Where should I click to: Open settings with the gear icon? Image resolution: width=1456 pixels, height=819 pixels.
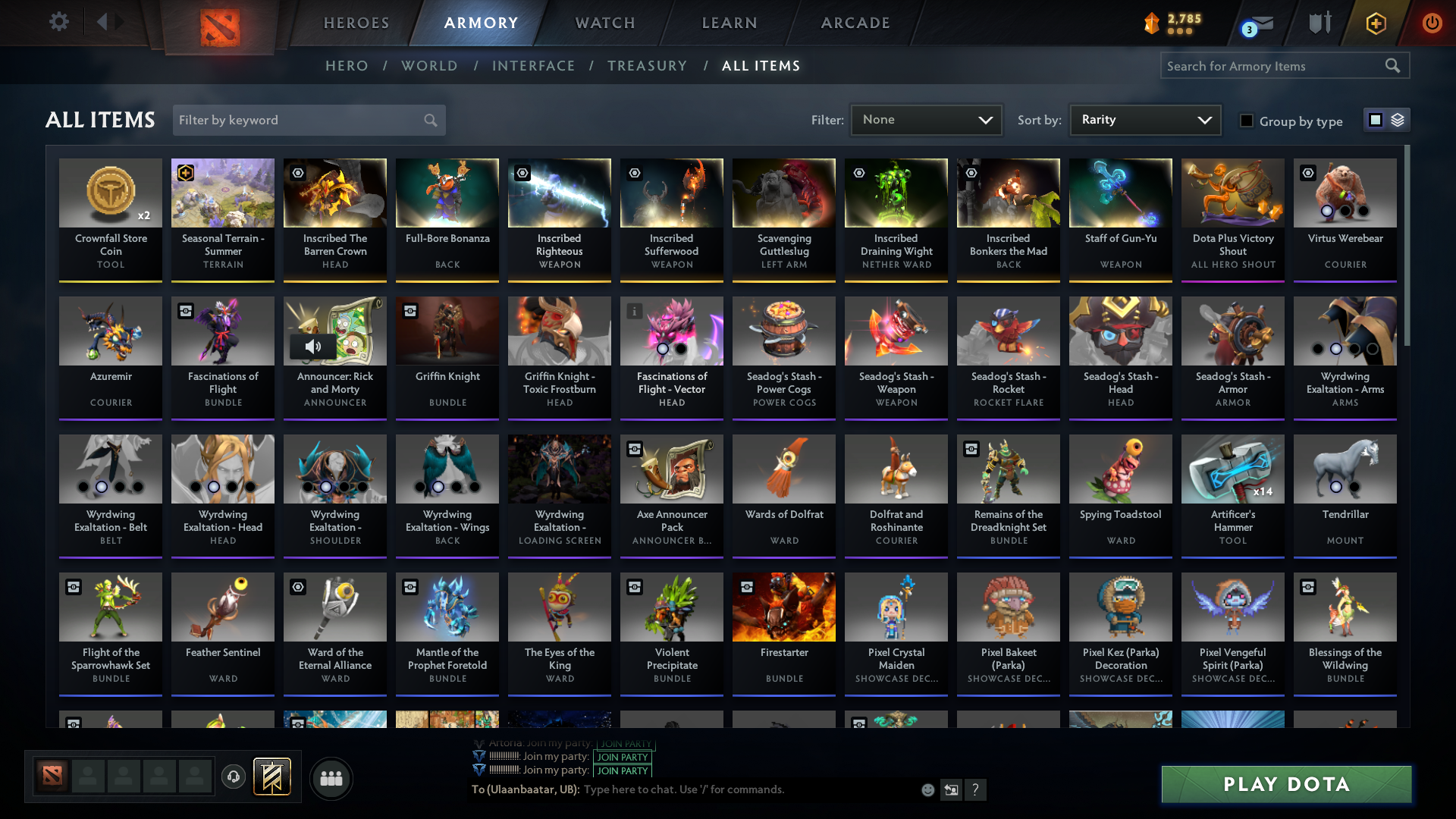click(x=58, y=23)
